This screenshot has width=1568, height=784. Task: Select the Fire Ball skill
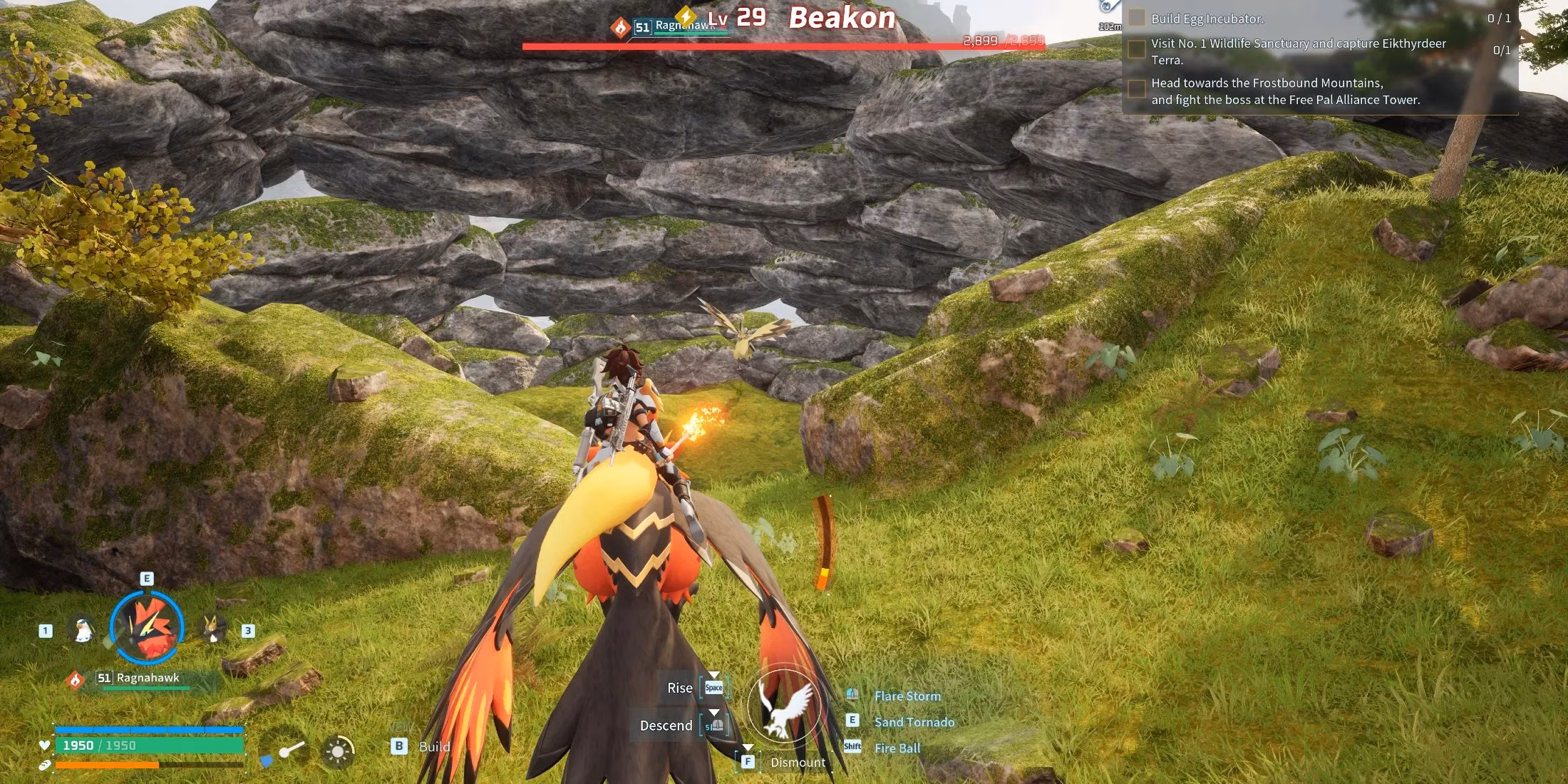point(897,748)
